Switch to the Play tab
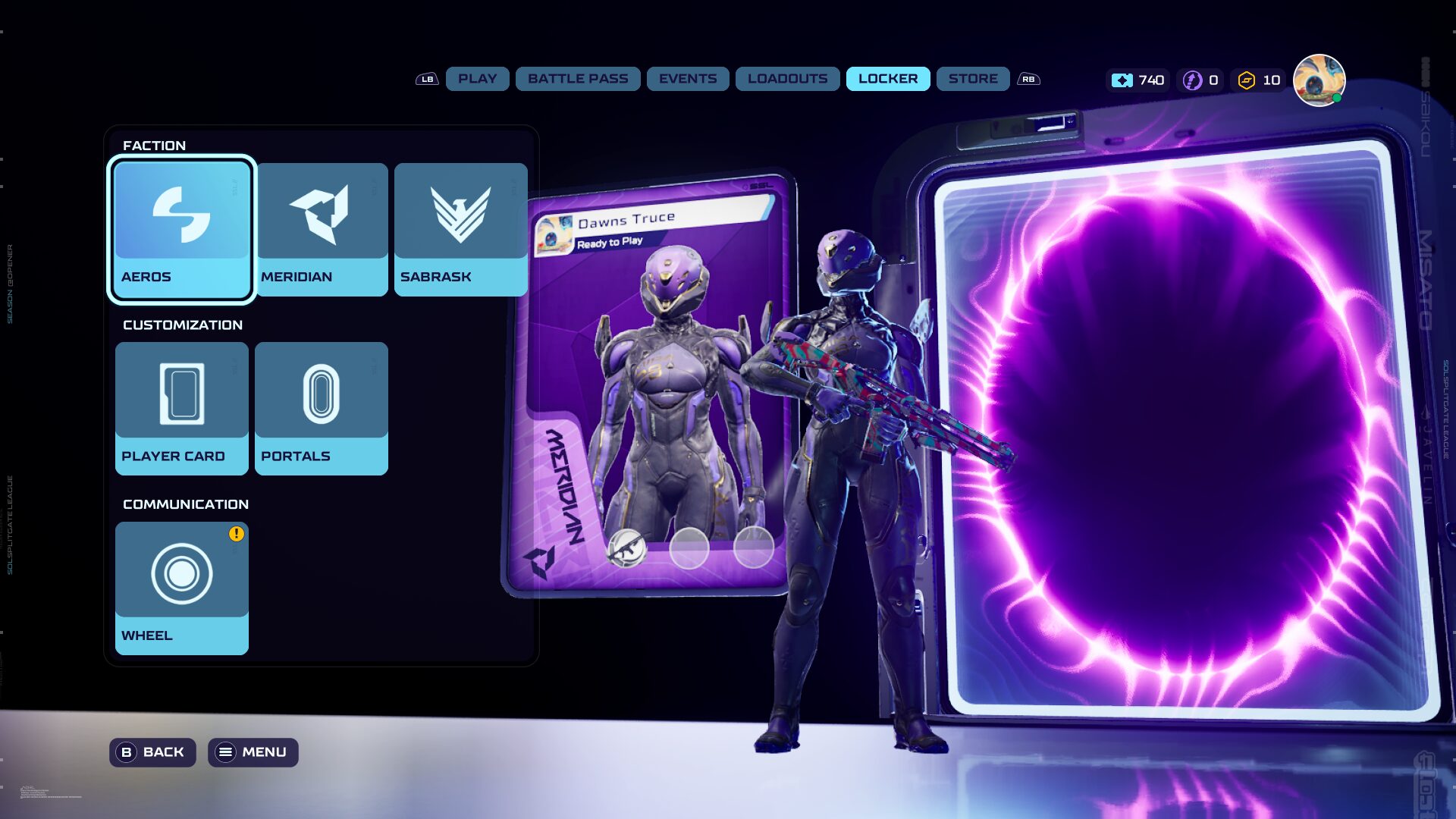 (477, 79)
